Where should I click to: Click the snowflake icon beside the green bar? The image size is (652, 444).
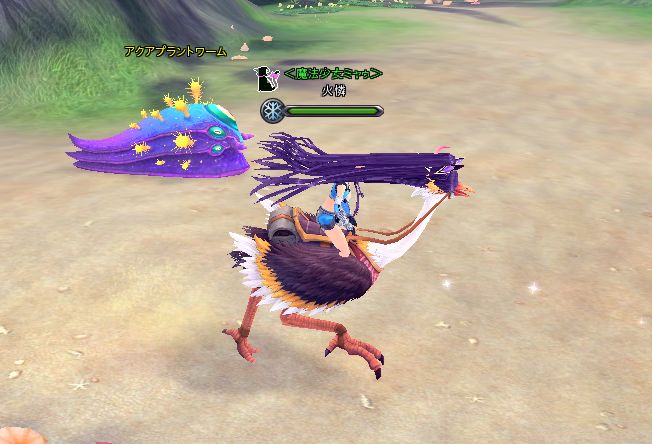272,111
